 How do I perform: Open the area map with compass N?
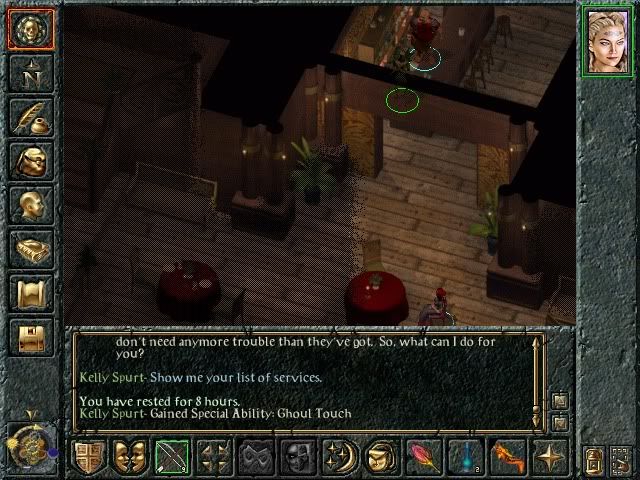click(31, 73)
